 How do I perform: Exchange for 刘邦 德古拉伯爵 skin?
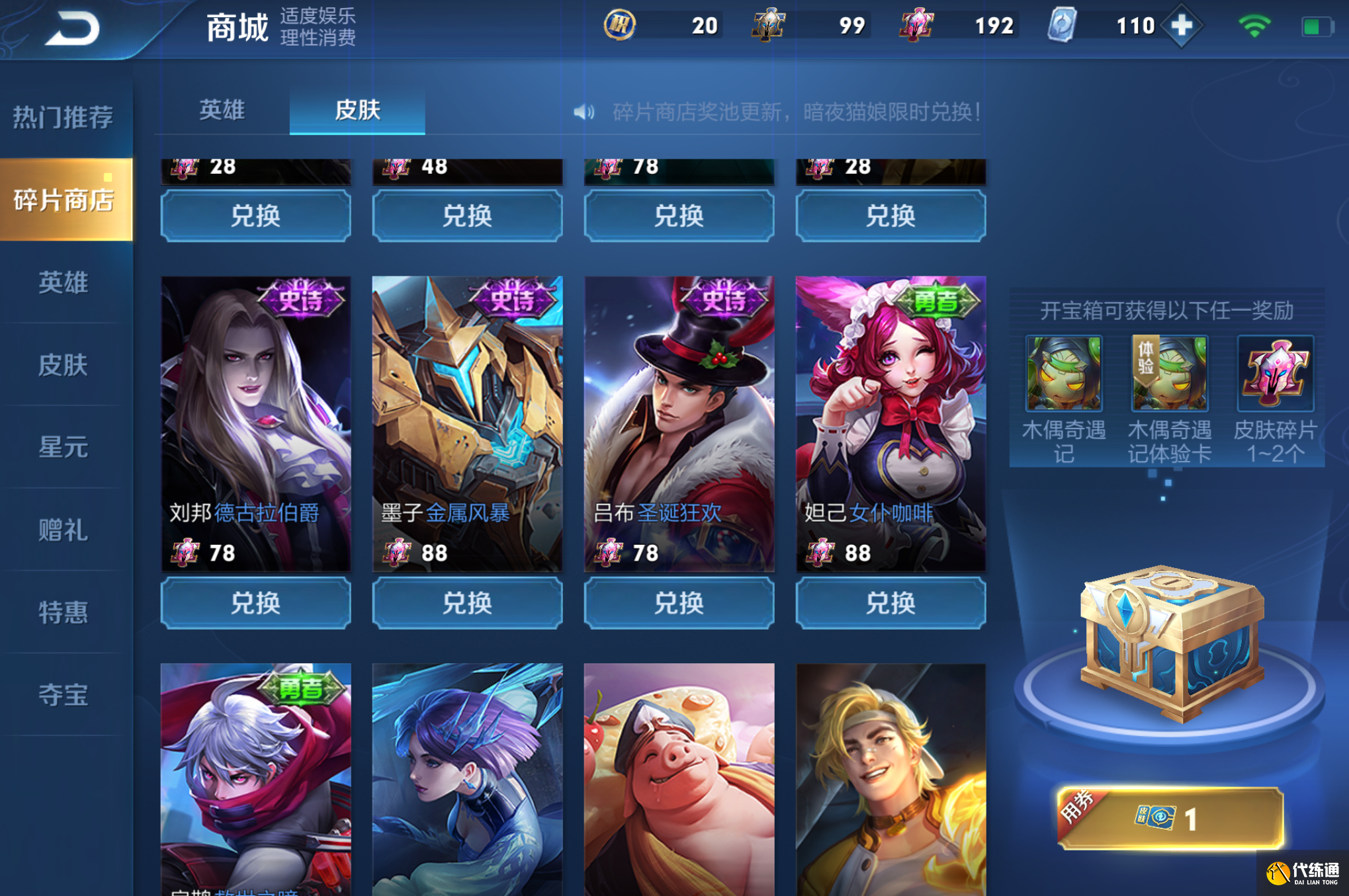pyautogui.click(x=255, y=602)
